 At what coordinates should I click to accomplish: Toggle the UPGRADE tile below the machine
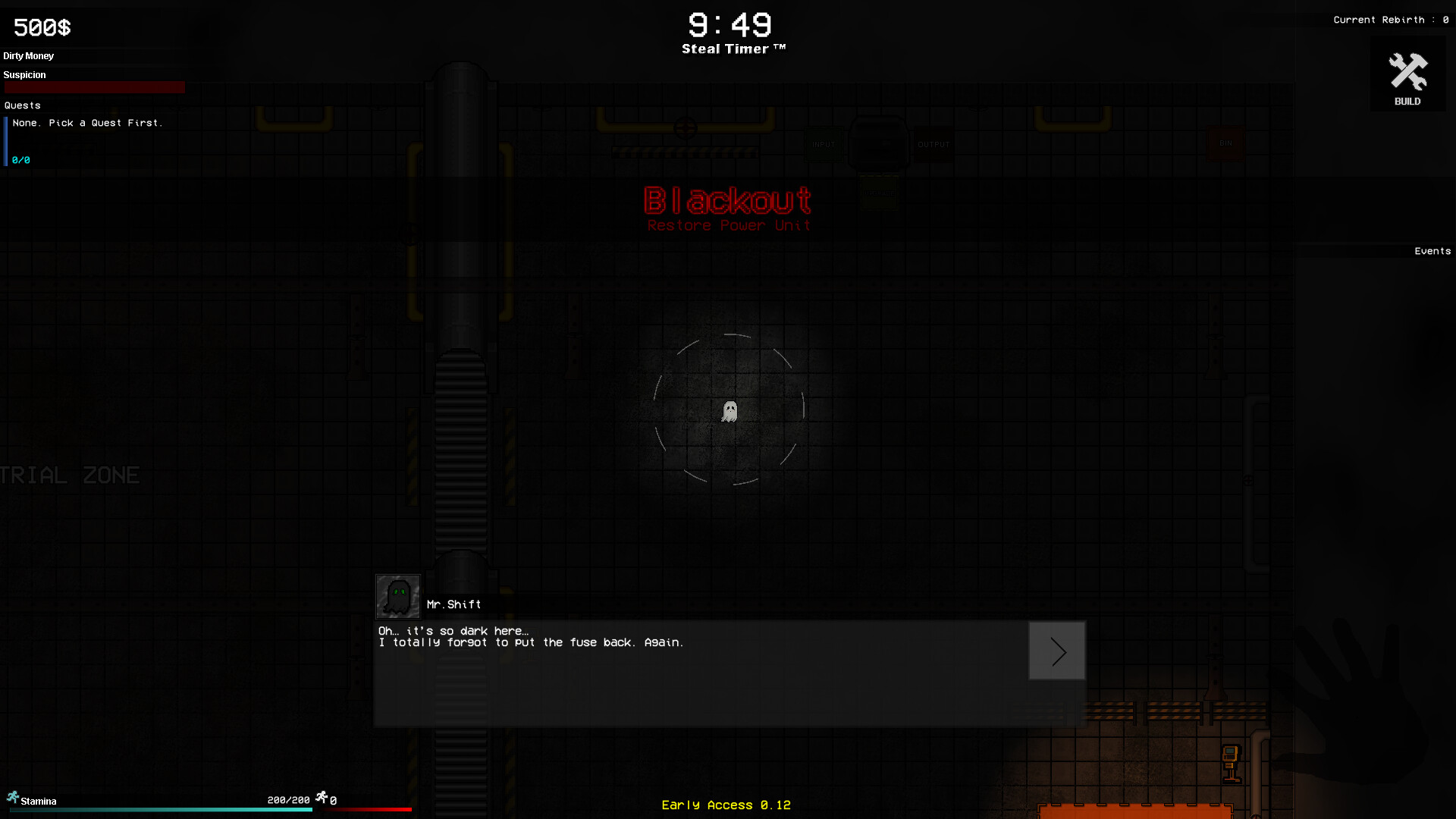click(878, 193)
